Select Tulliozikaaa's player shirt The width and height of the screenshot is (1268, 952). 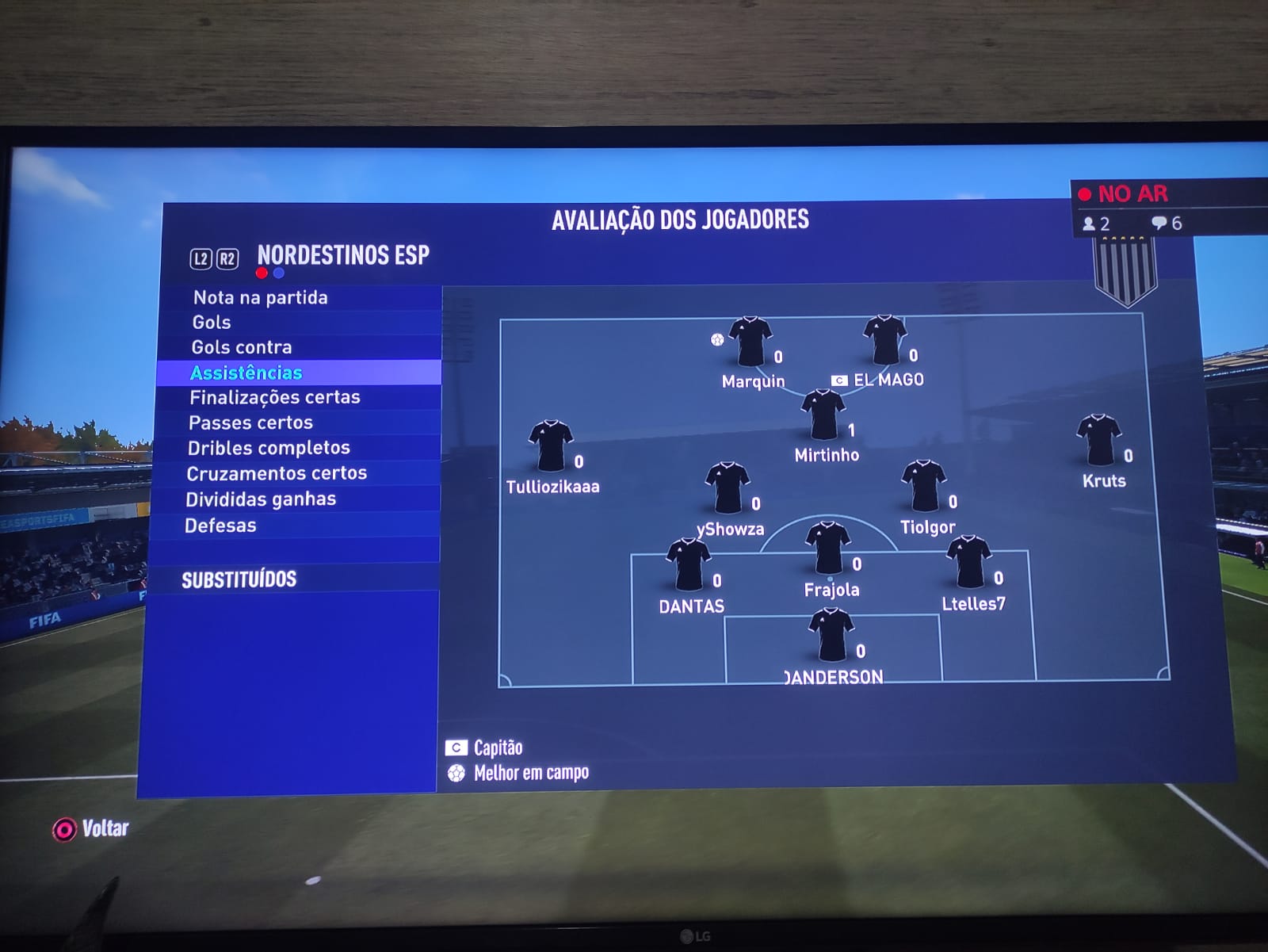(x=551, y=446)
